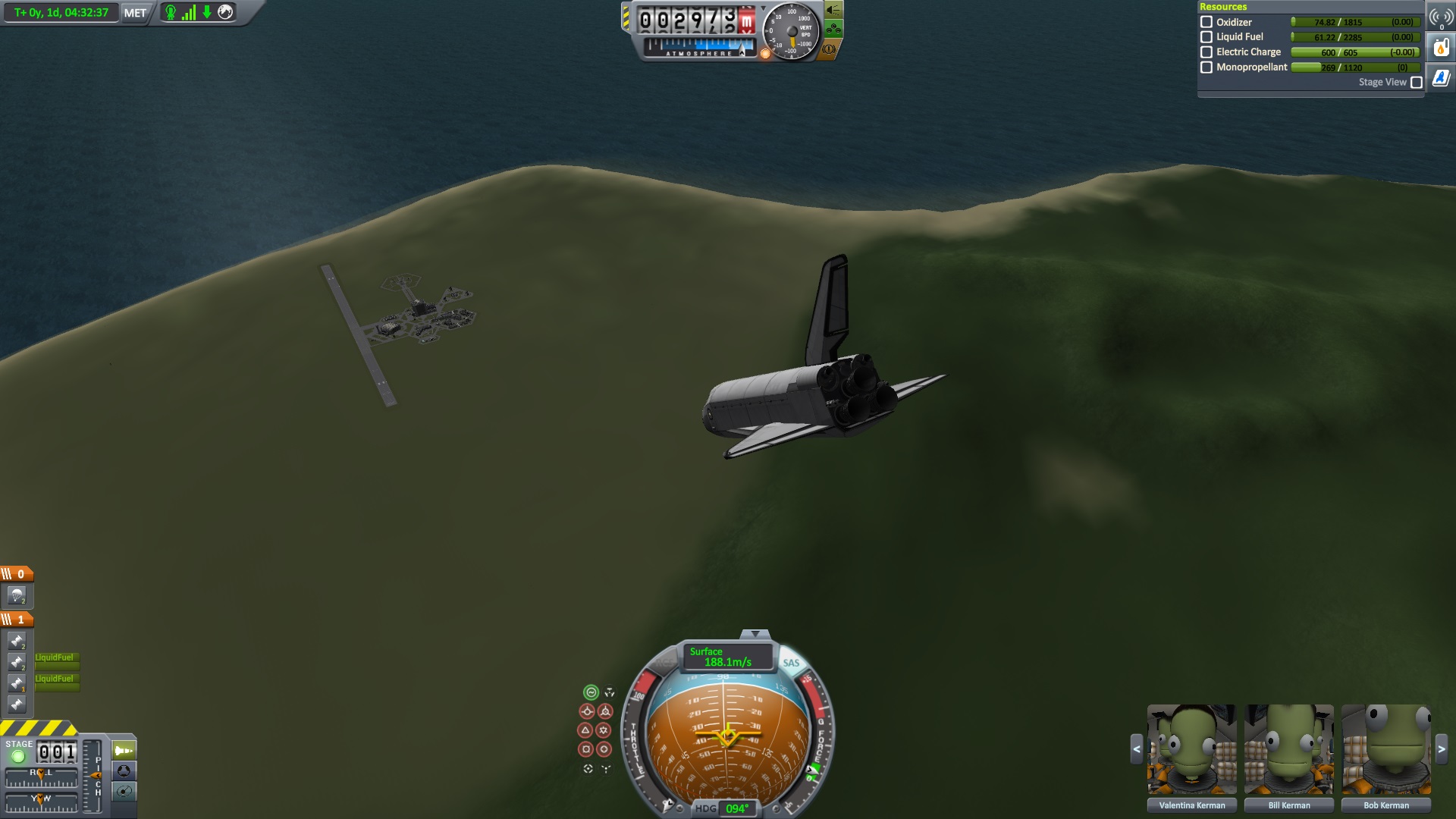Check the Electric Charge resource box

pos(1207,52)
